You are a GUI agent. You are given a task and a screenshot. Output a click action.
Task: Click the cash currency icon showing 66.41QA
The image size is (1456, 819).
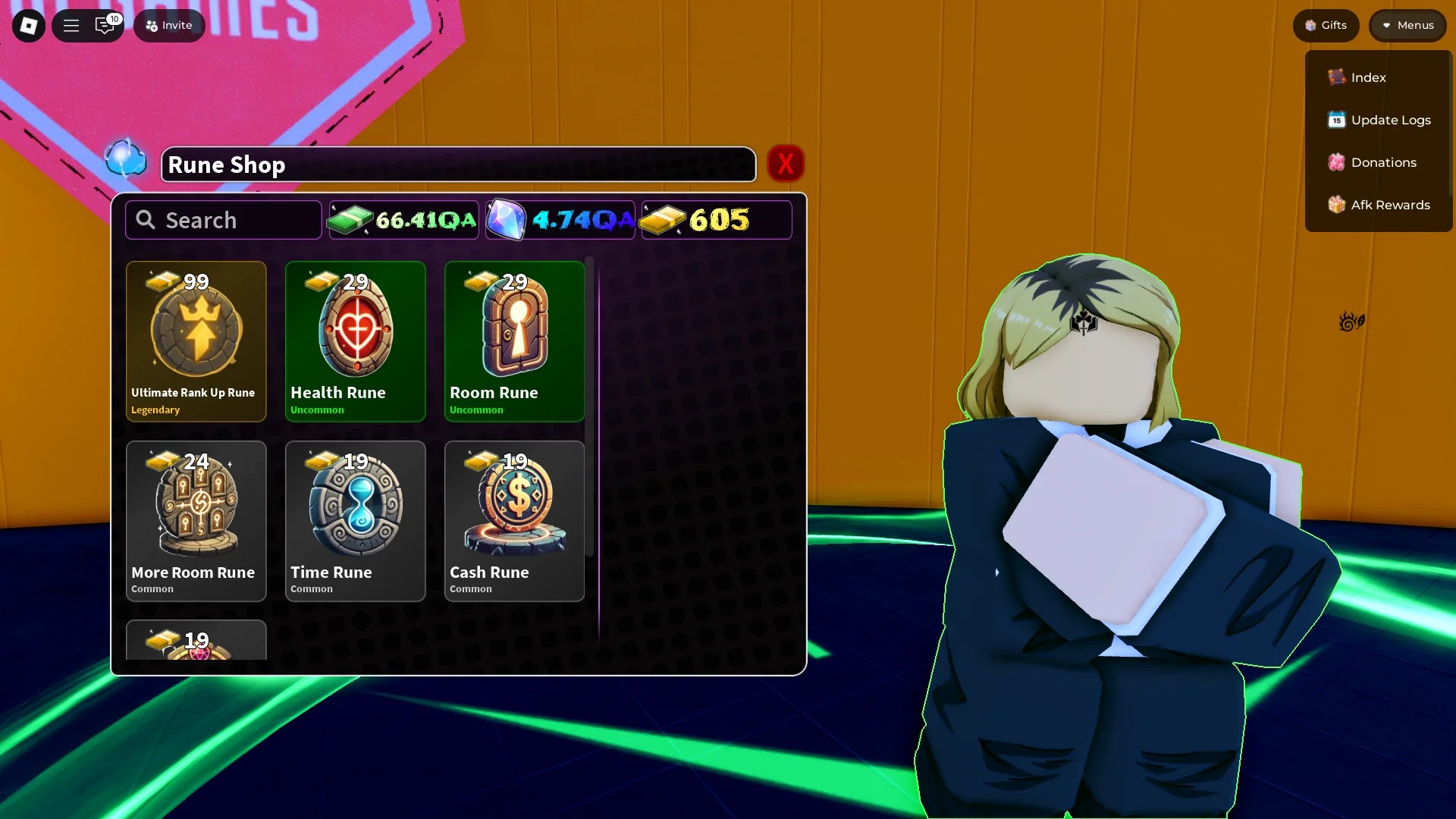pos(350,220)
